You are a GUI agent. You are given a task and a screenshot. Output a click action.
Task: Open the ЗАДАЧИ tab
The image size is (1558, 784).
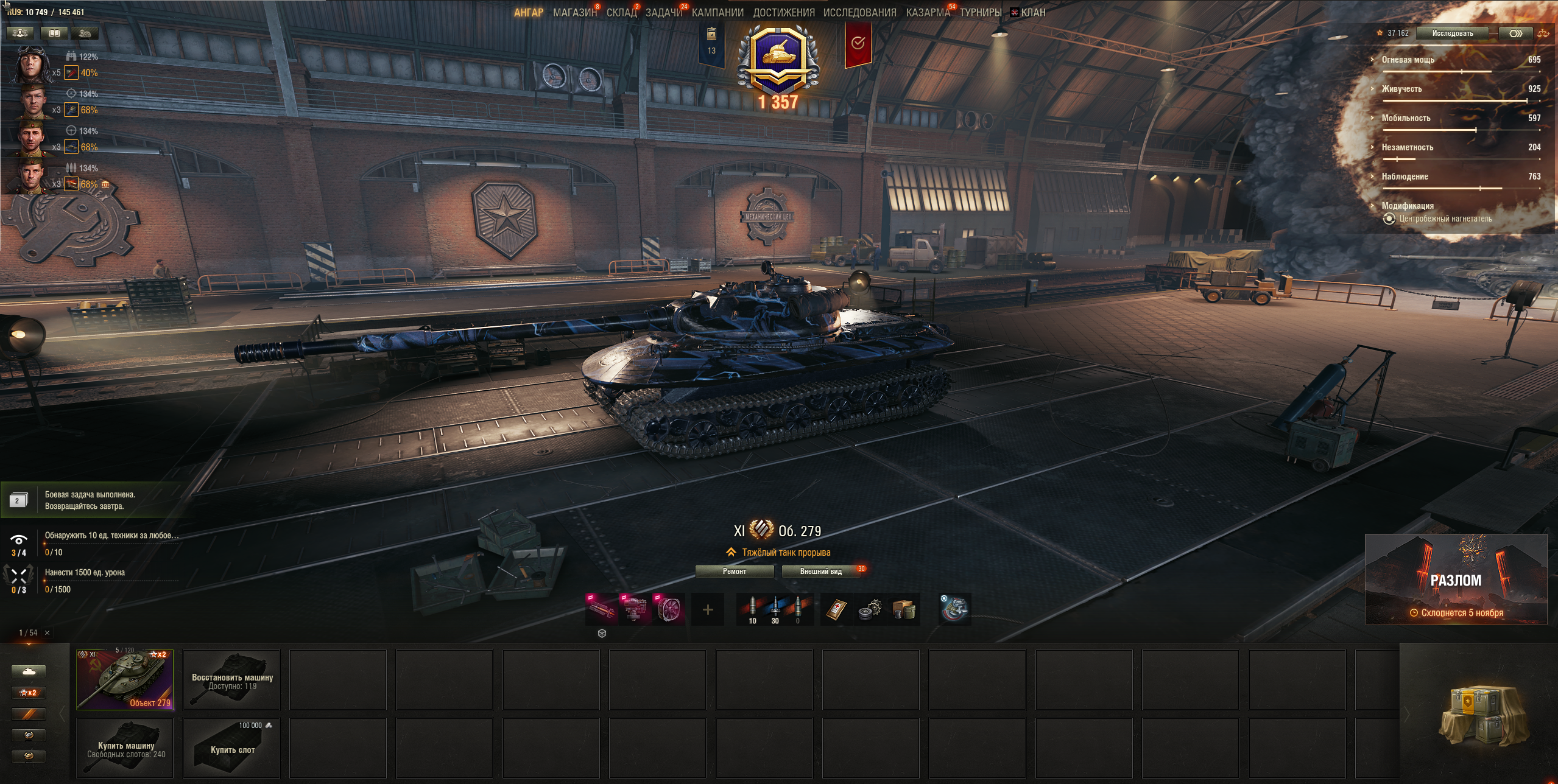click(663, 13)
